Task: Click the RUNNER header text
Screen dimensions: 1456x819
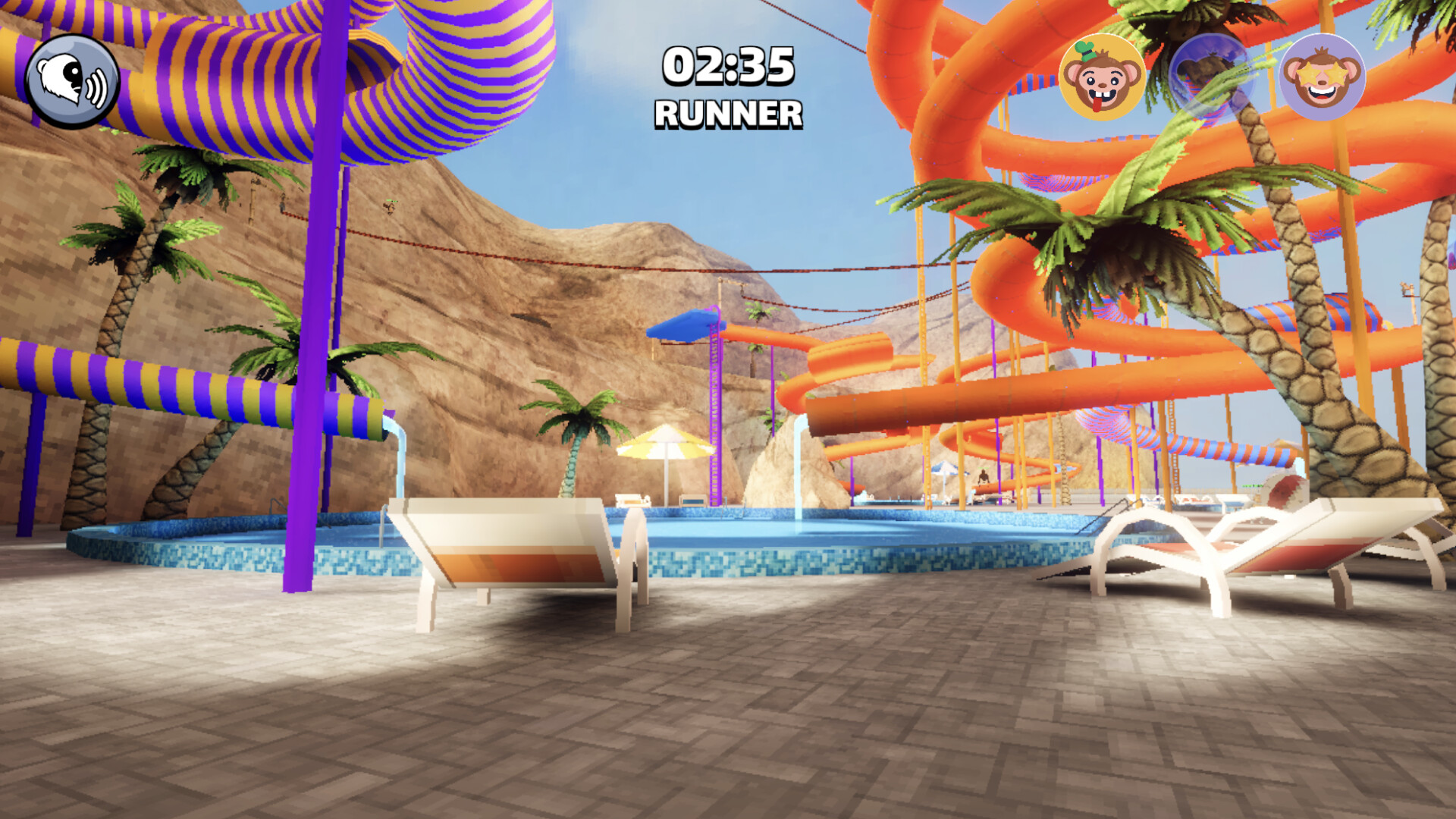Action: tap(726, 114)
